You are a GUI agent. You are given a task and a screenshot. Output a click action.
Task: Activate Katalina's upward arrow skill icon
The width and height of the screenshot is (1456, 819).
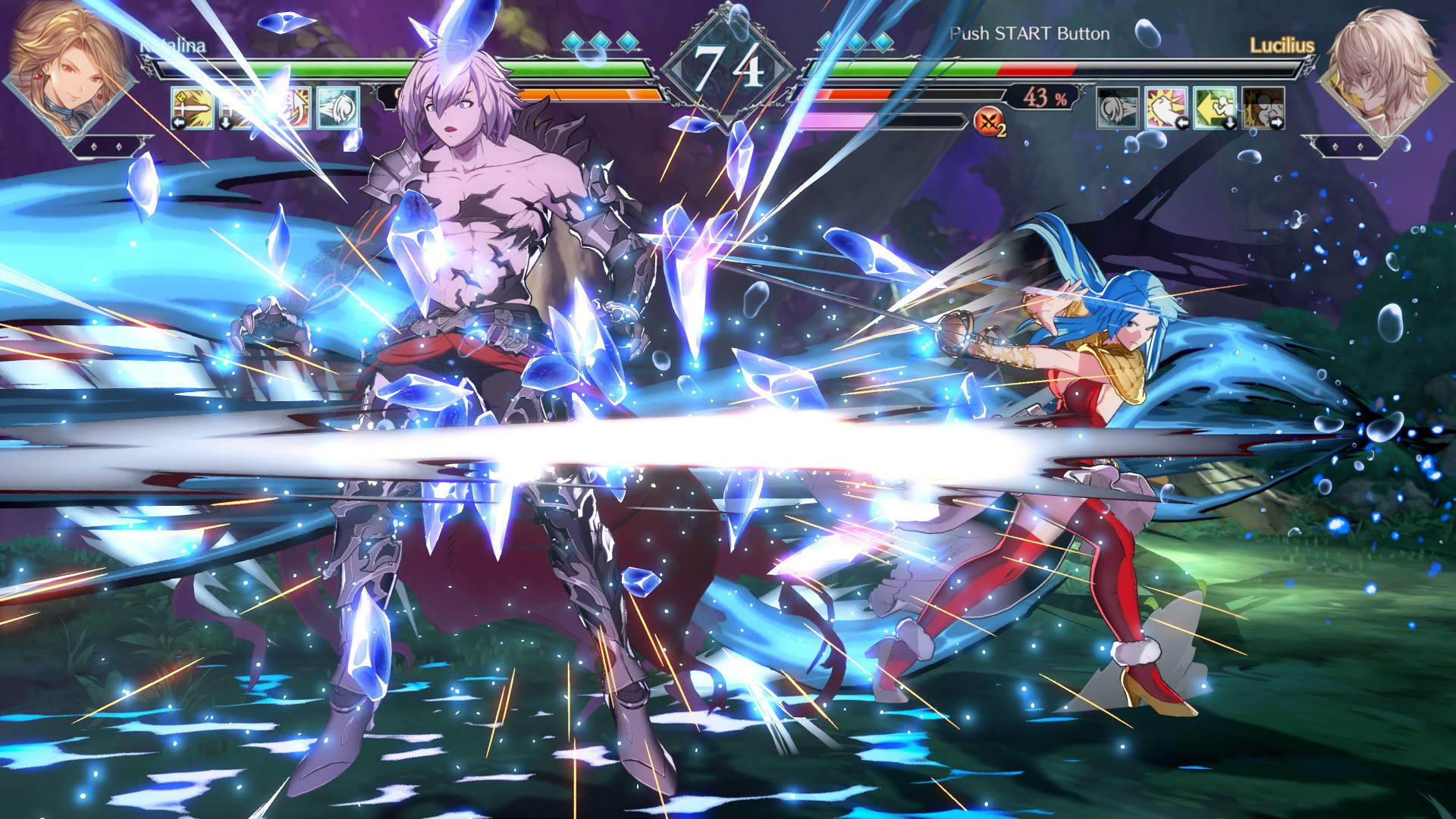(290, 107)
